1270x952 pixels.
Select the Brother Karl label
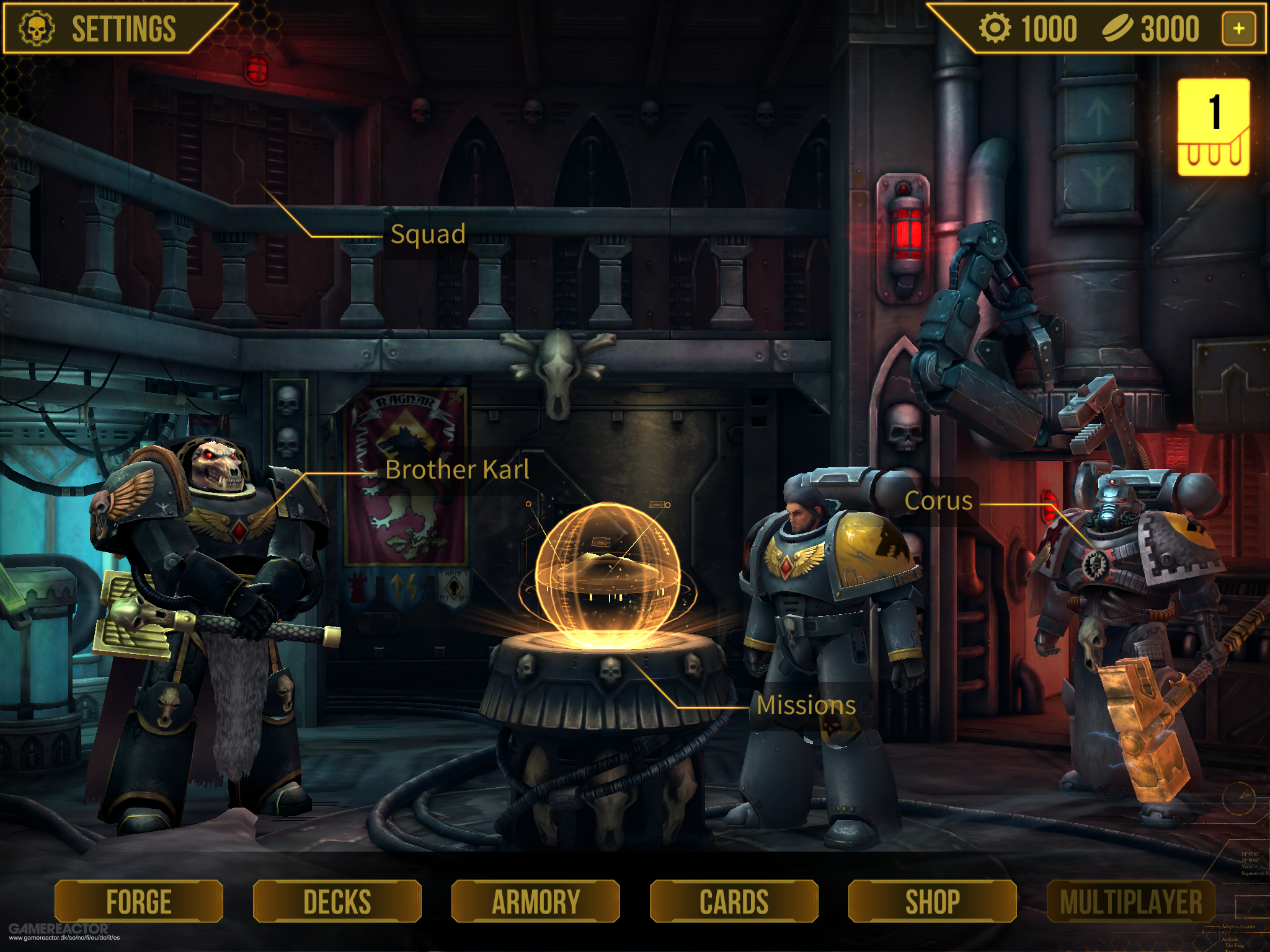tap(457, 470)
